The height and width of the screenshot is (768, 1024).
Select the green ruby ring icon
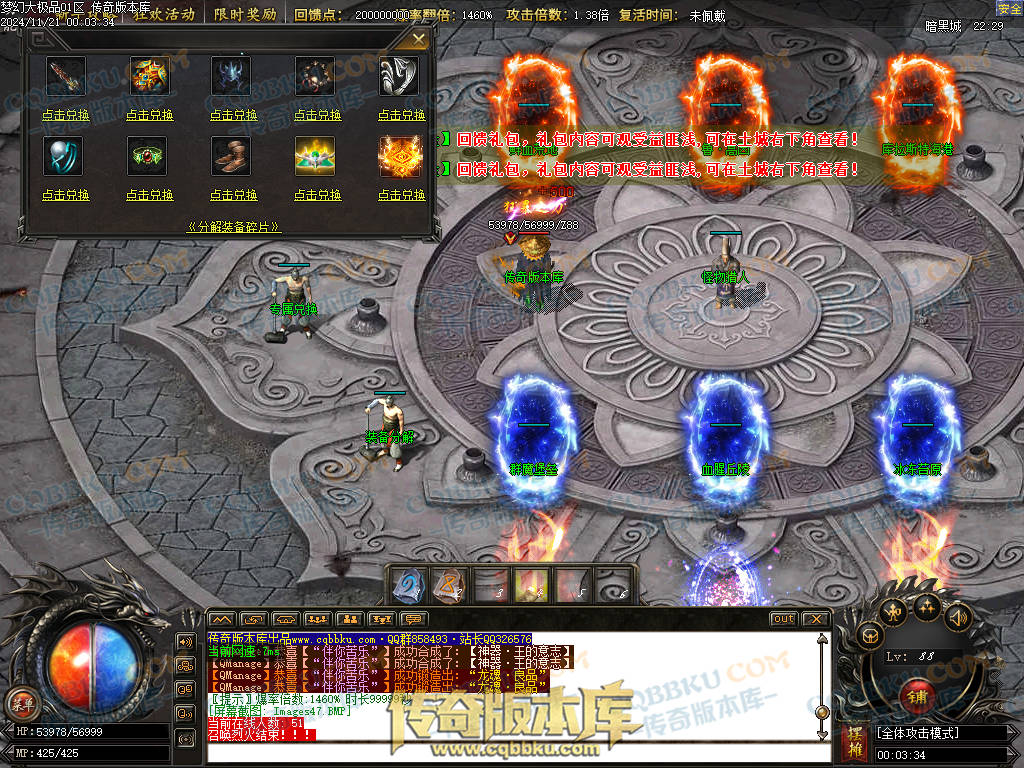(x=147, y=155)
